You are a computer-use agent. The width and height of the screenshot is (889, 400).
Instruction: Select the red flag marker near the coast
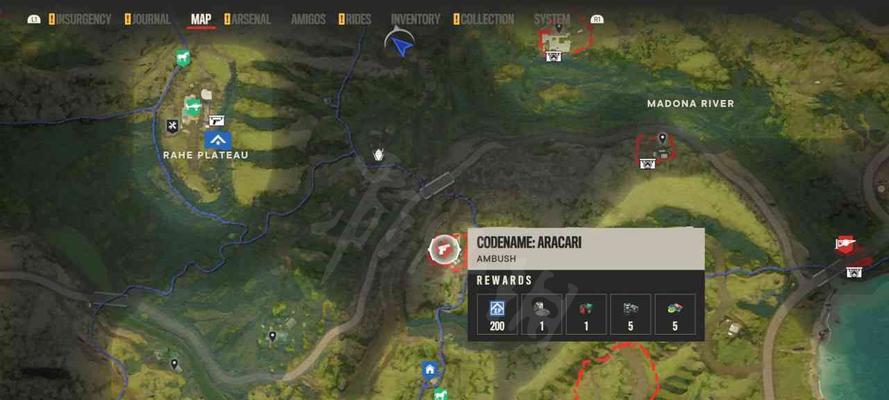tap(846, 244)
